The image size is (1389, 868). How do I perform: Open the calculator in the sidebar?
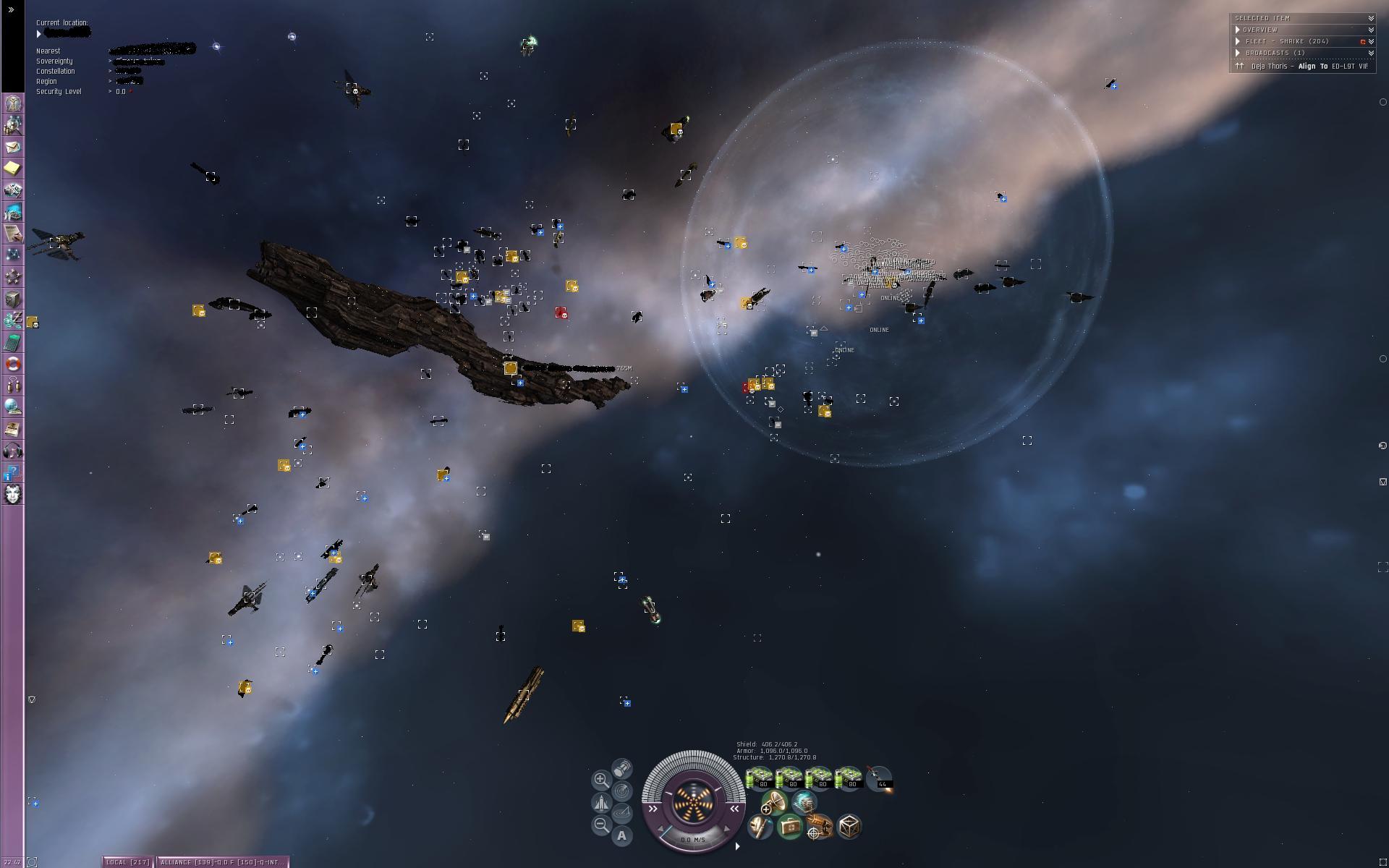(13, 342)
